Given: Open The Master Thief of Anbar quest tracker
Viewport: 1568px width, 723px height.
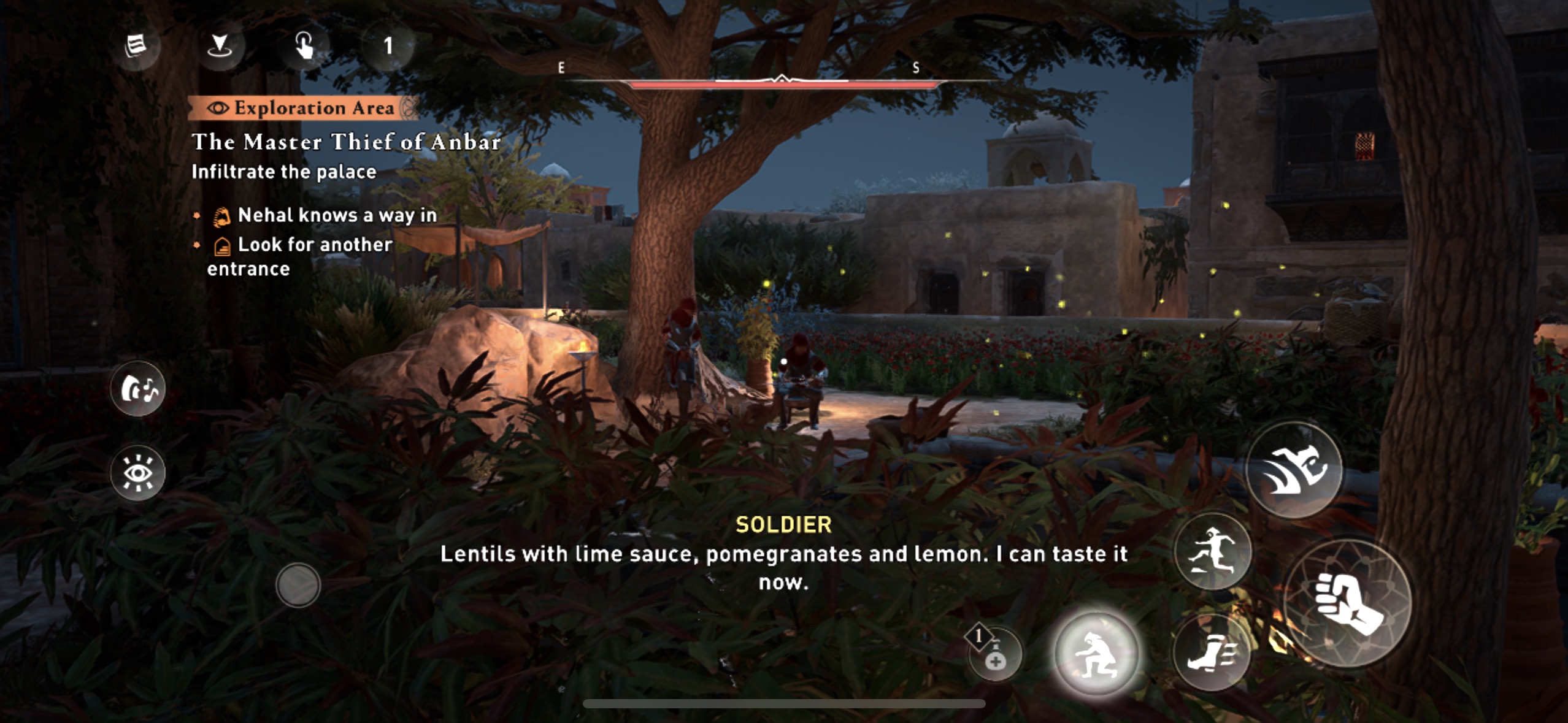Looking at the screenshot, I should coord(346,142).
